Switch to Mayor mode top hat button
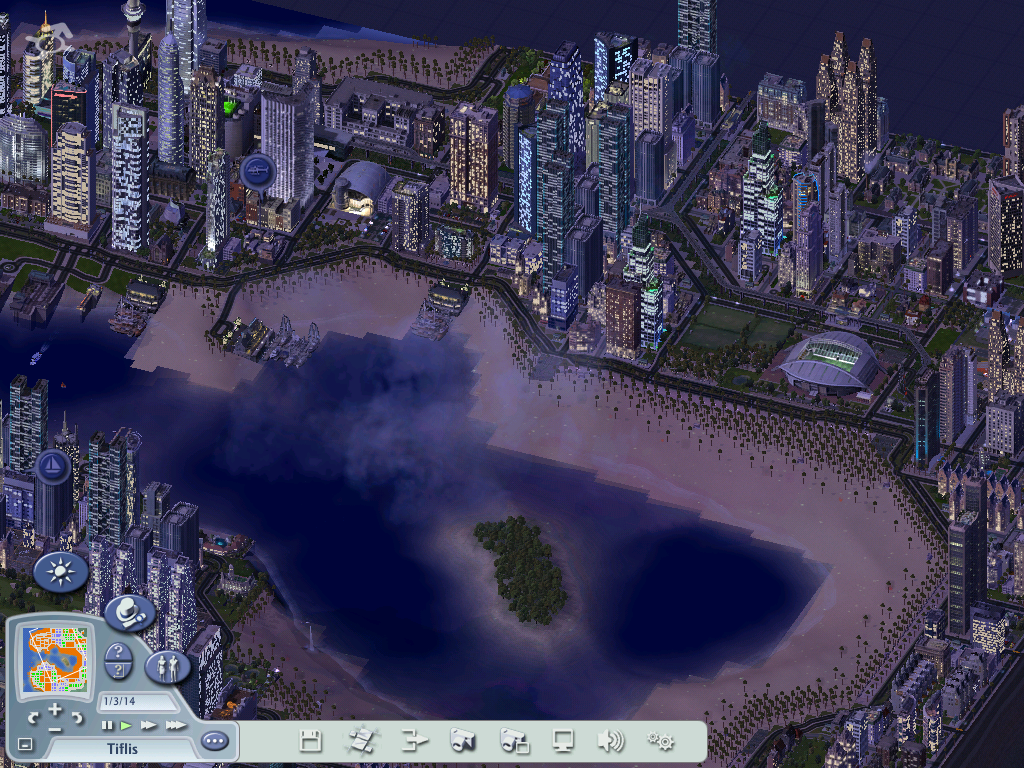Image resolution: width=1024 pixels, height=768 pixels. (128, 613)
